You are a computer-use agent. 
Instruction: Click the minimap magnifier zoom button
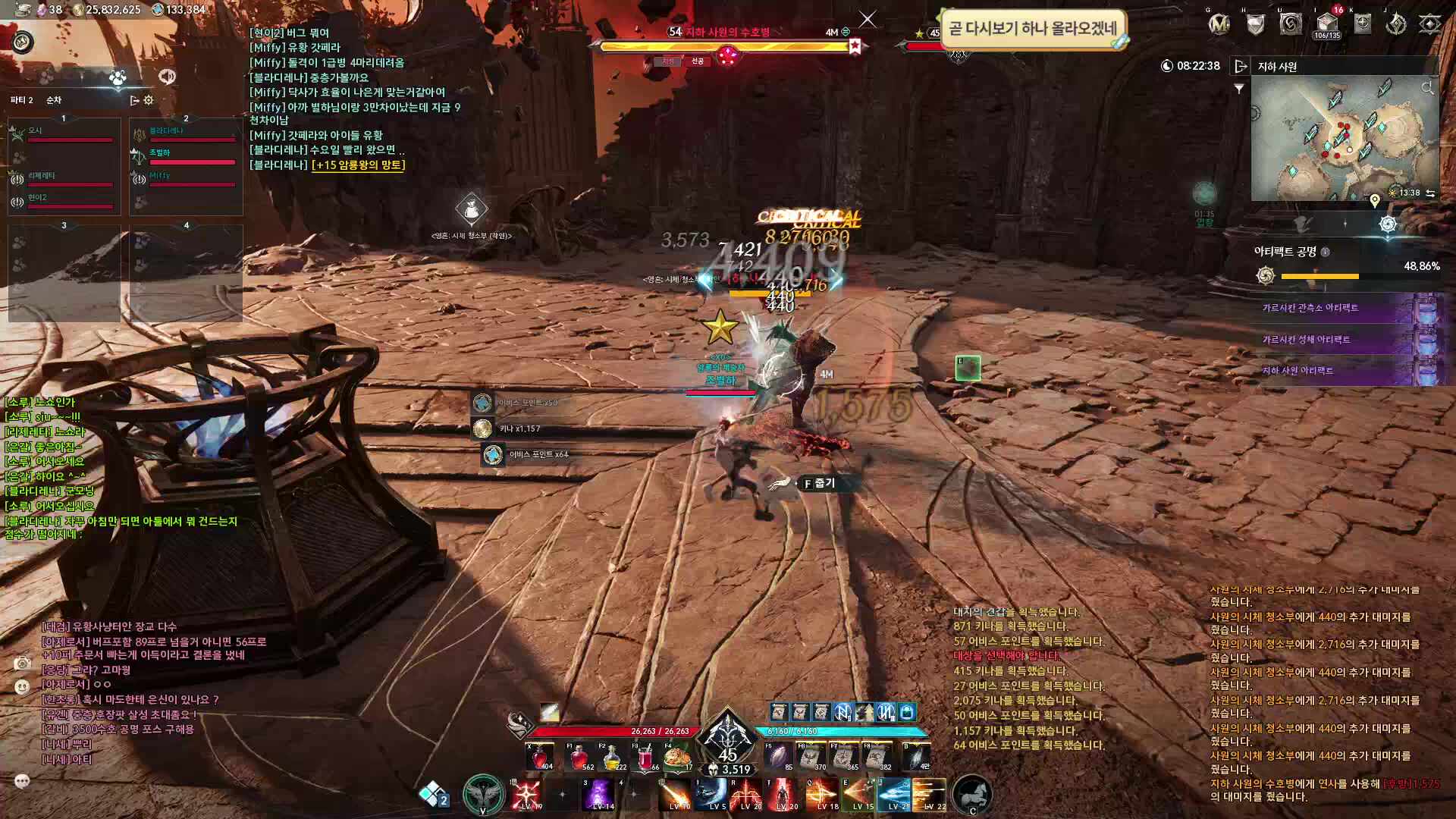point(1427,89)
